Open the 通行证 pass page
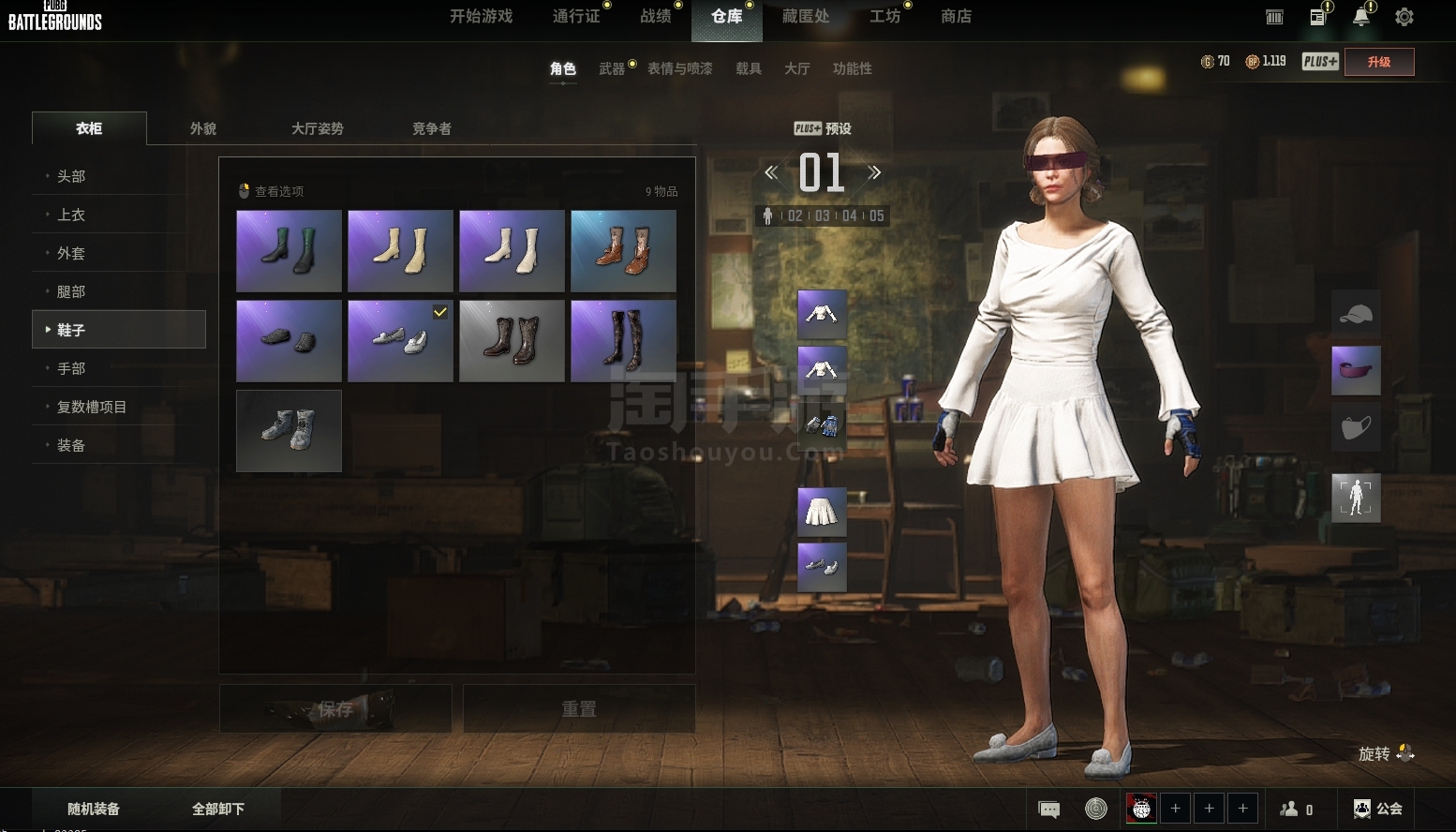Image resolution: width=1456 pixels, height=832 pixels. coord(575,17)
